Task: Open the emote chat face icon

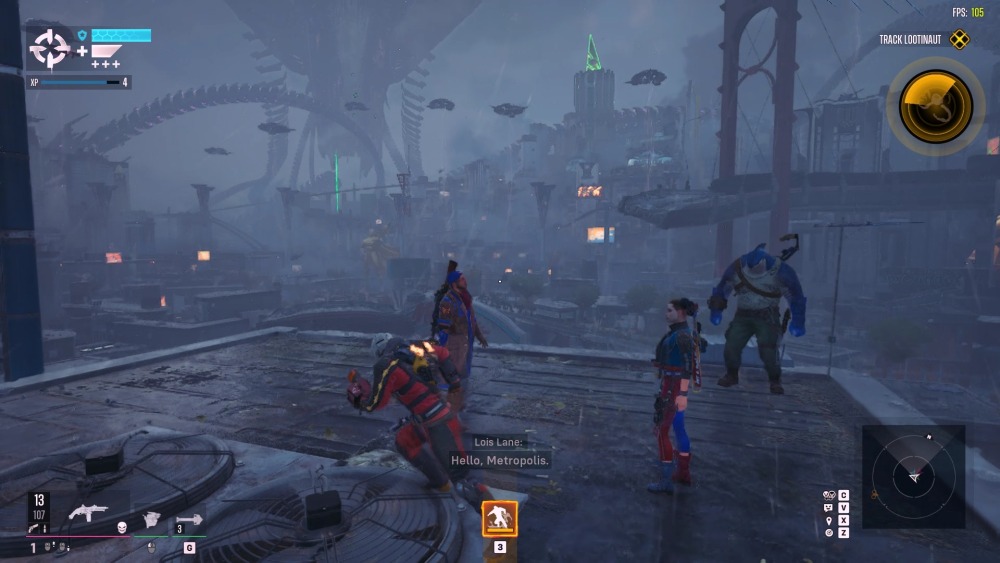Action: tap(828, 508)
